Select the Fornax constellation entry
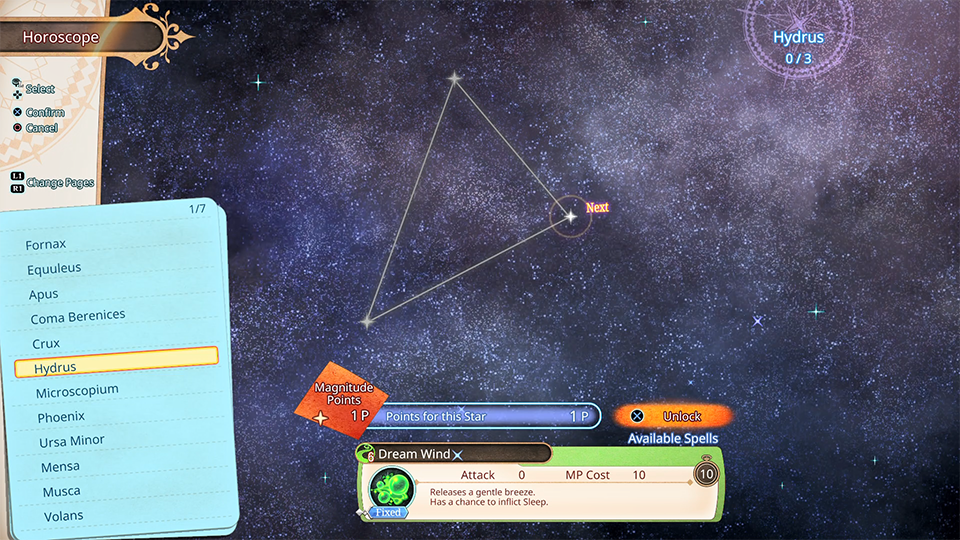The image size is (960, 540). [46, 244]
